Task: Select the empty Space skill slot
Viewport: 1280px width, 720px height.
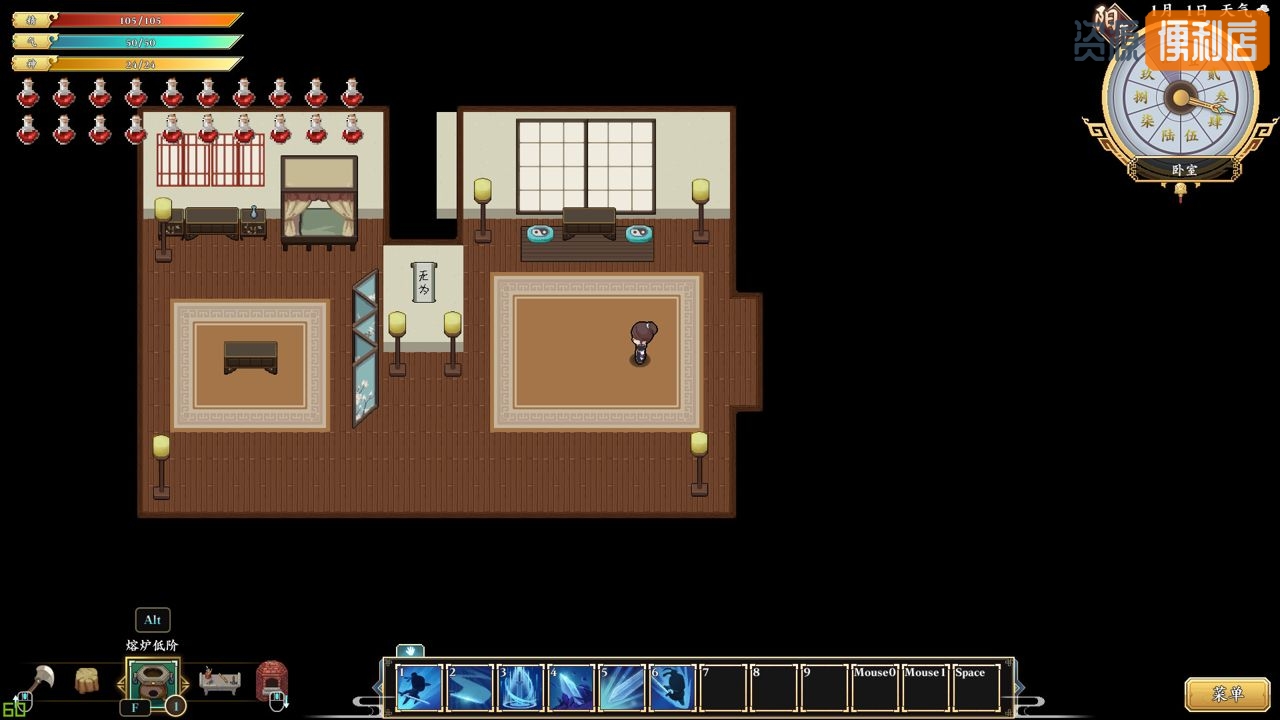Action: (976, 688)
